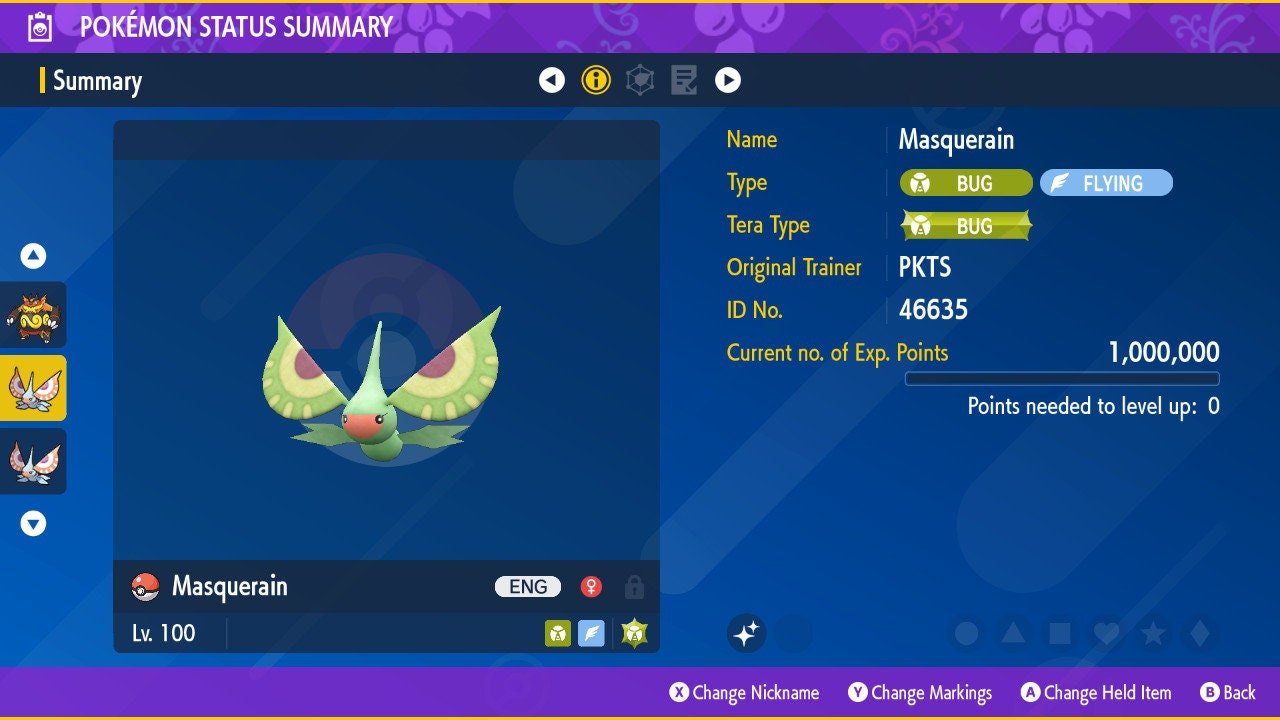The height and width of the screenshot is (720, 1280).
Task: Go Back from summary screen
Action: [1228, 692]
